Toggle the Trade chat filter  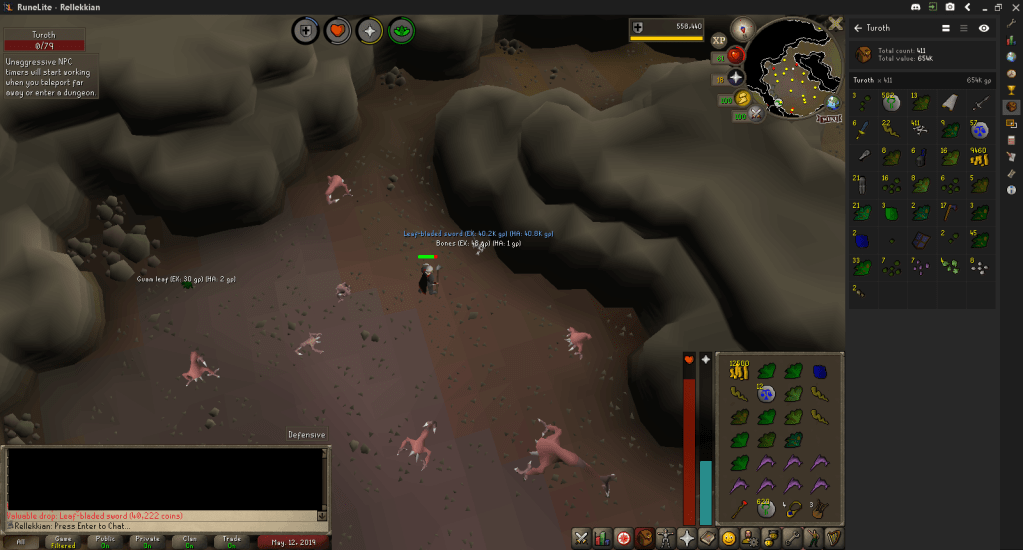click(x=231, y=541)
